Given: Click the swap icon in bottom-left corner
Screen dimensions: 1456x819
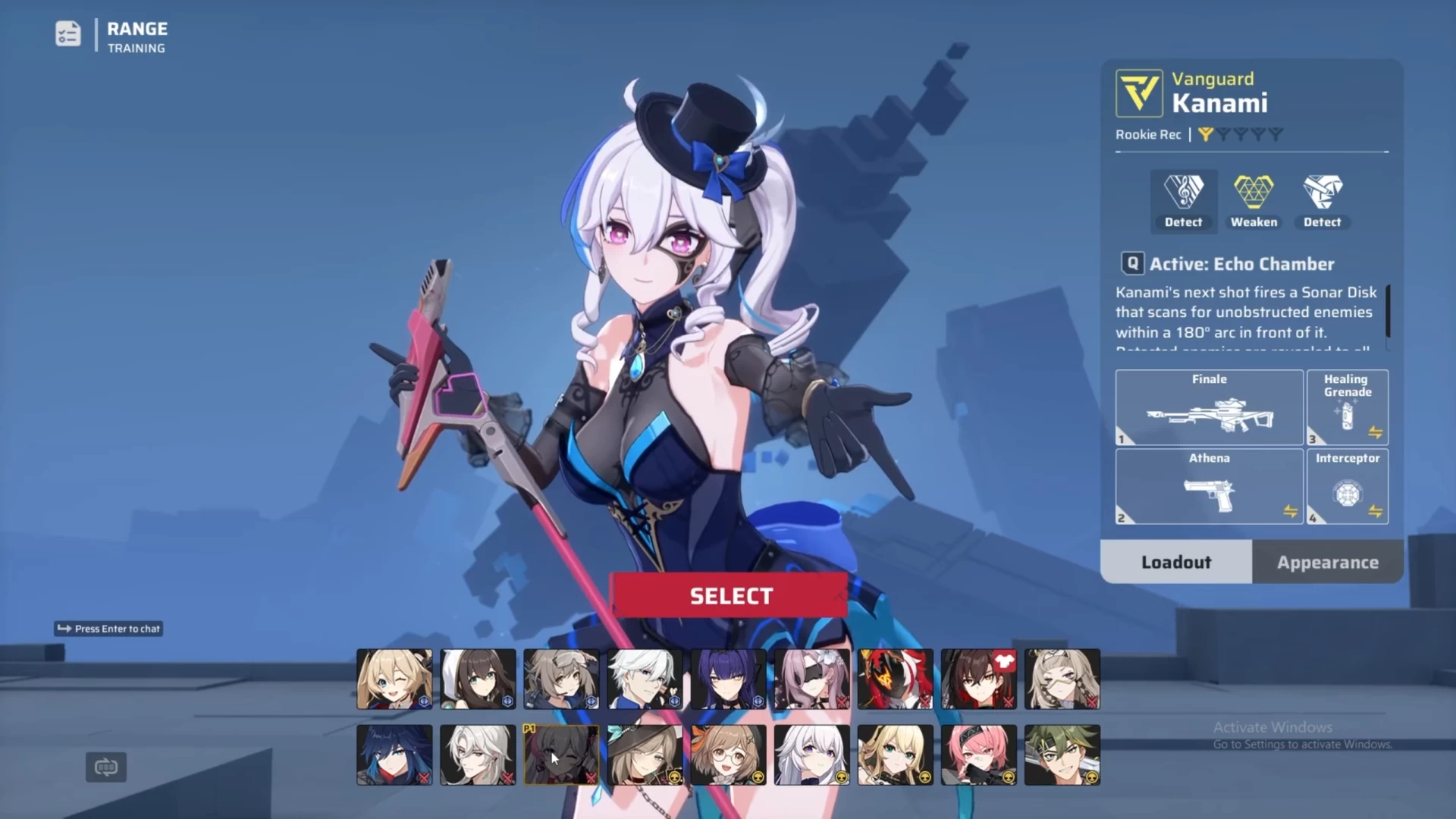Looking at the screenshot, I should pyautogui.click(x=106, y=767).
